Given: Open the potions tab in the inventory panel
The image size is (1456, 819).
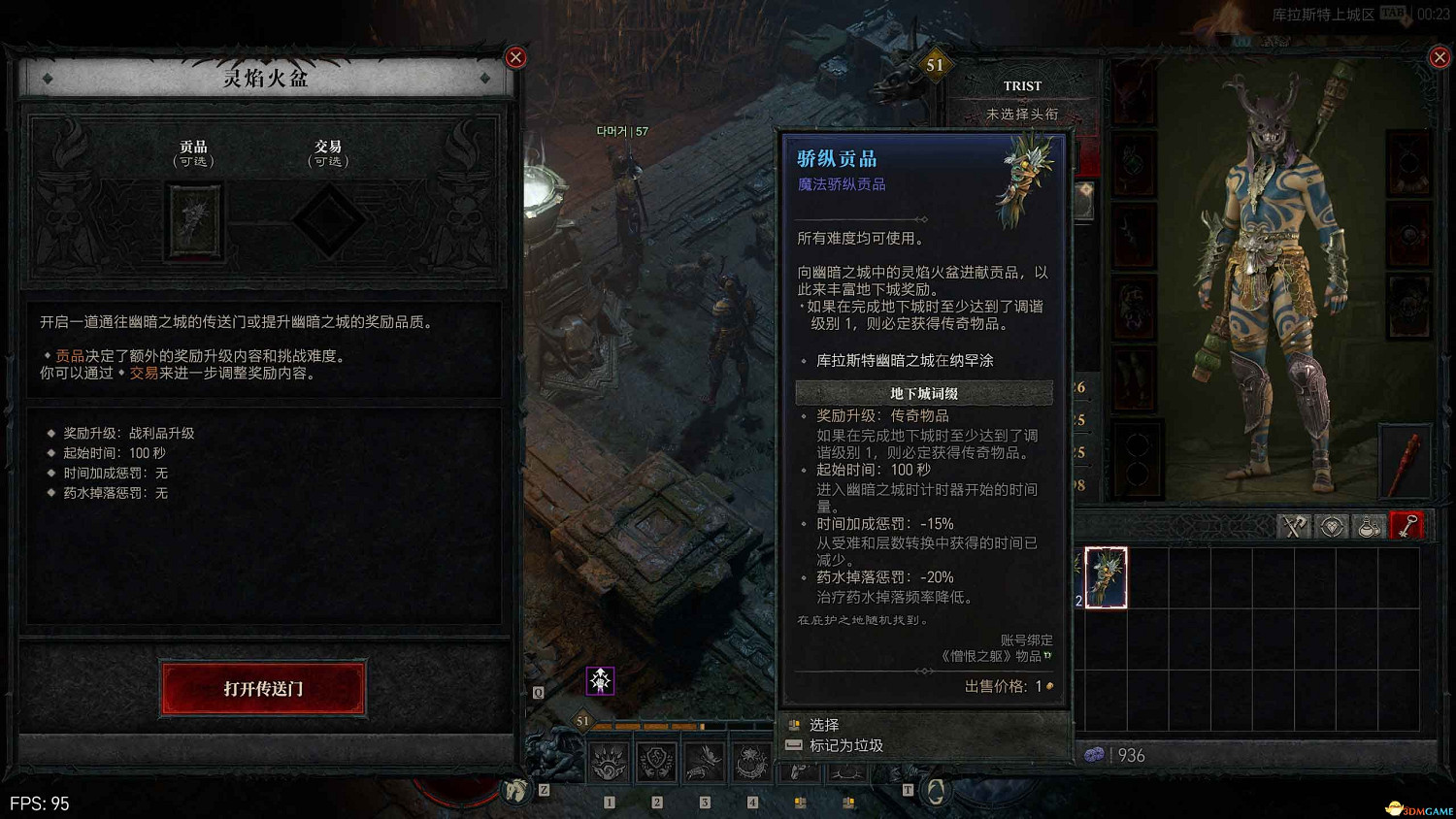Looking at the screenshot, I should click(1371, 526).
